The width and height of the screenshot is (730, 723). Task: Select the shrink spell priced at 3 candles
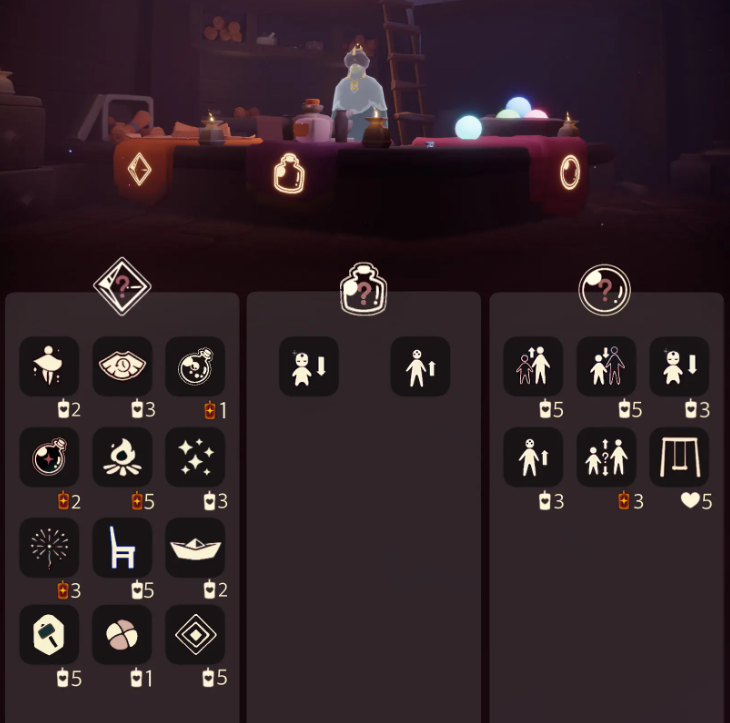coord(679,367)
